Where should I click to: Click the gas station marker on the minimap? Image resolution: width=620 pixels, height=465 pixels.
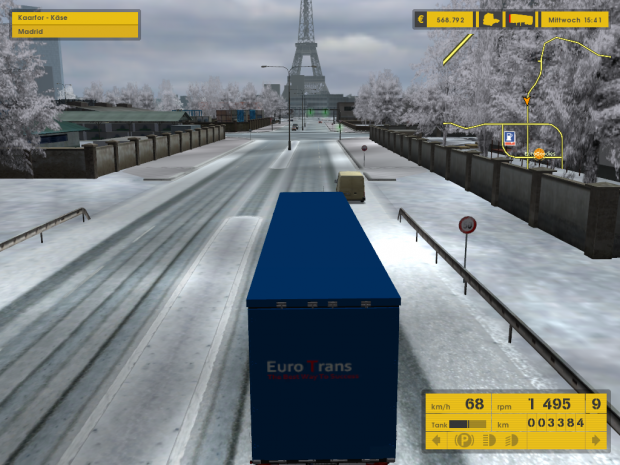click(510, 137)
